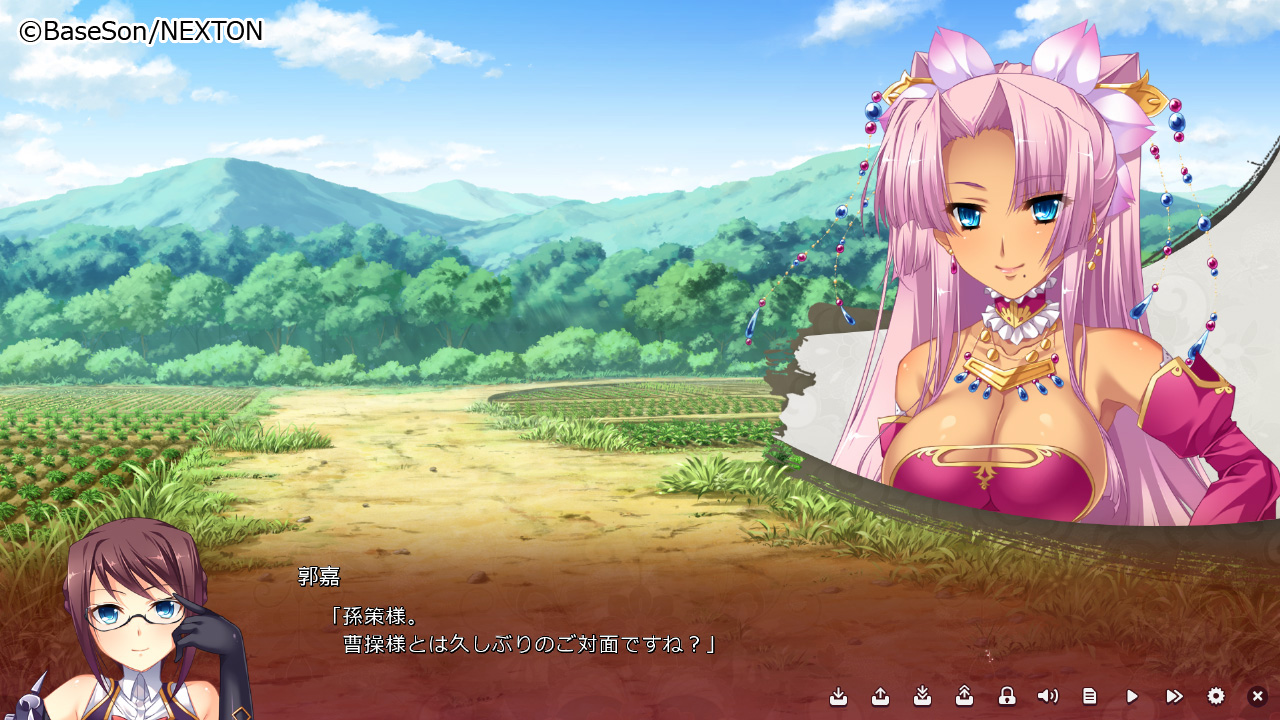This screenshot has height=720, width=1280.
Task: Open settings via the gear icon
Action: 1216,696
